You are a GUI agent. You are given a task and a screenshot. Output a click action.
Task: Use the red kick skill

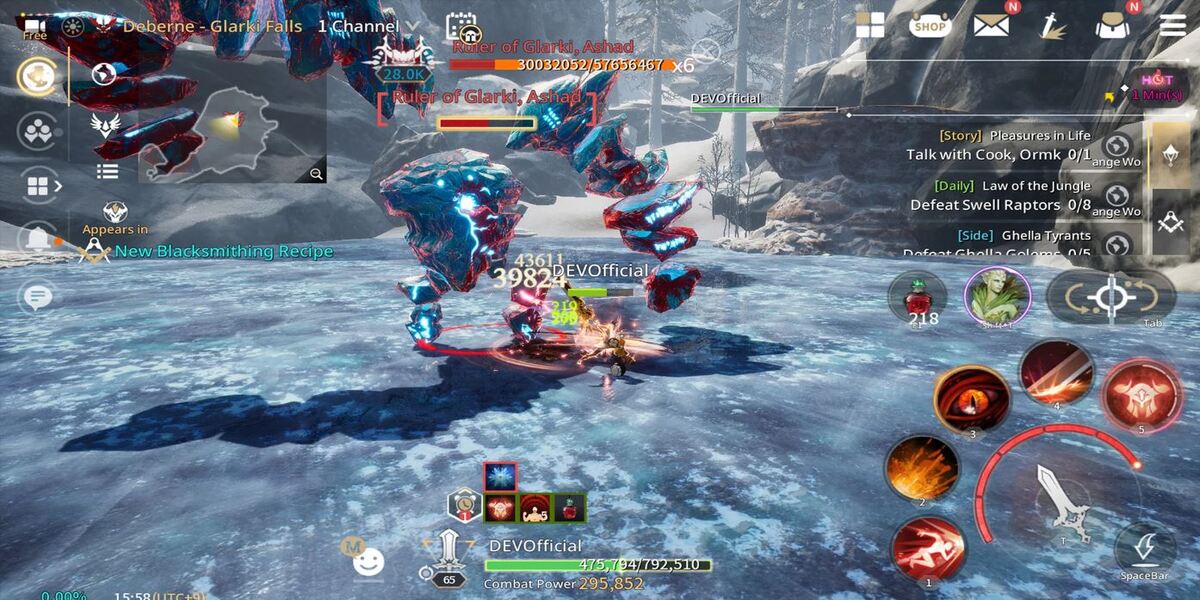tap(928, 550)
